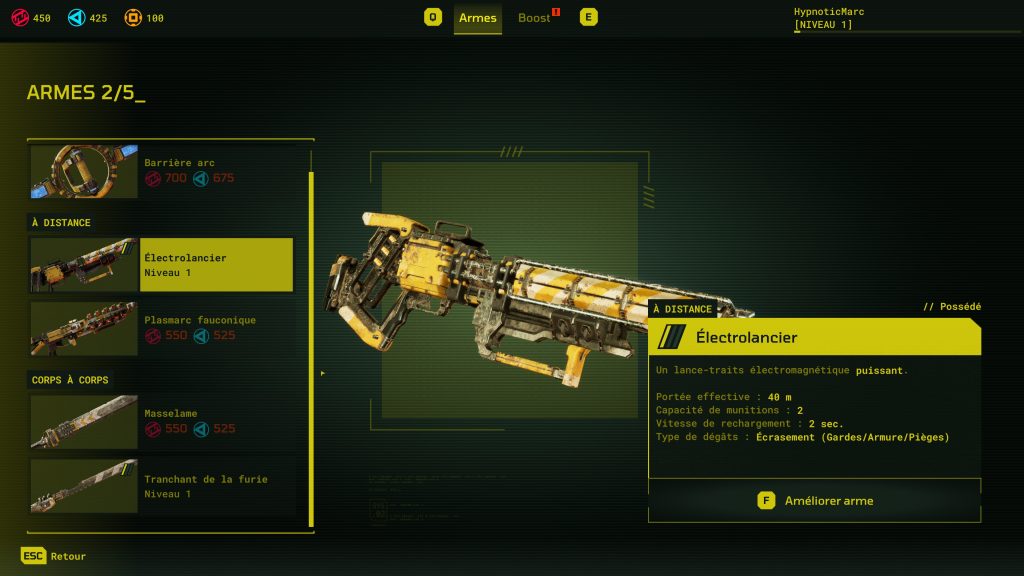Viewport: 1024px width, 576px height.
Task: Select Tranchant de la furie entry
Action: (x=163, y=486)
